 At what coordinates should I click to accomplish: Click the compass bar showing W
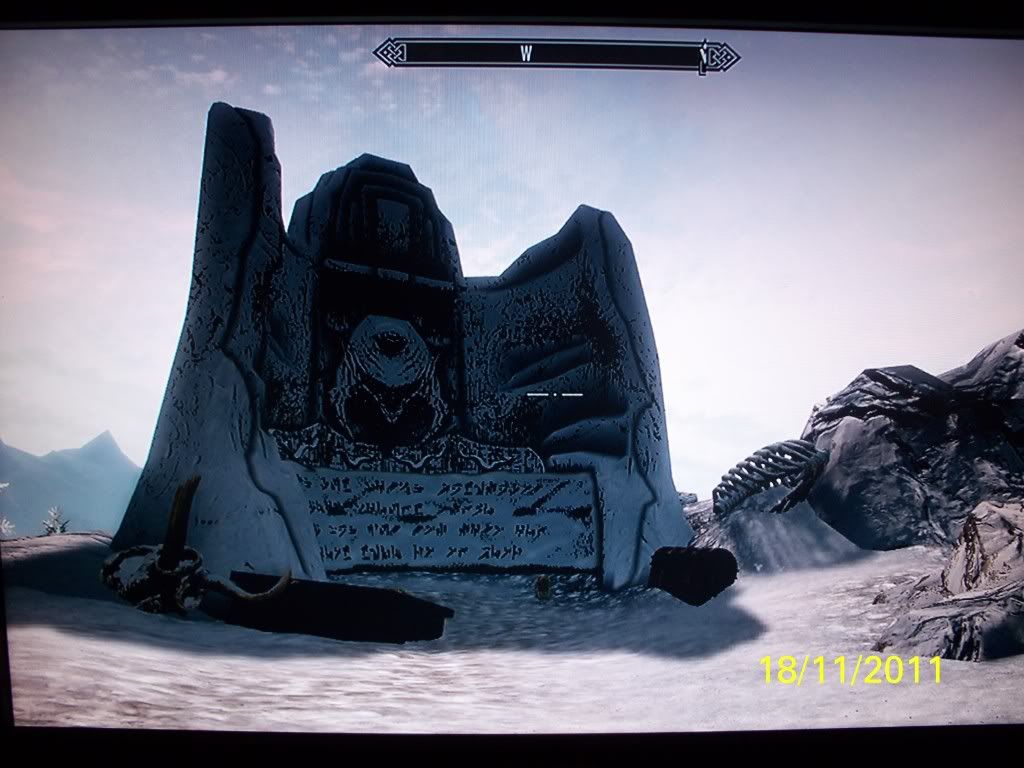(x=555, y=55)
